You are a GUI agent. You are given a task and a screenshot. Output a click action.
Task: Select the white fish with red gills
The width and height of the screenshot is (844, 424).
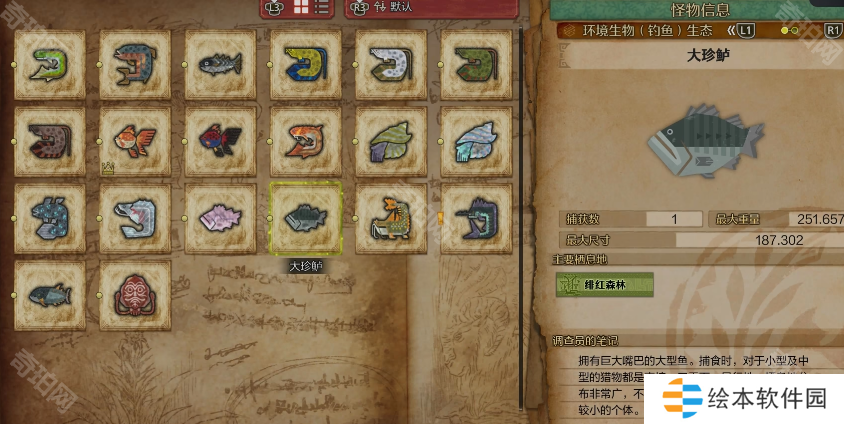pos(135,217)
